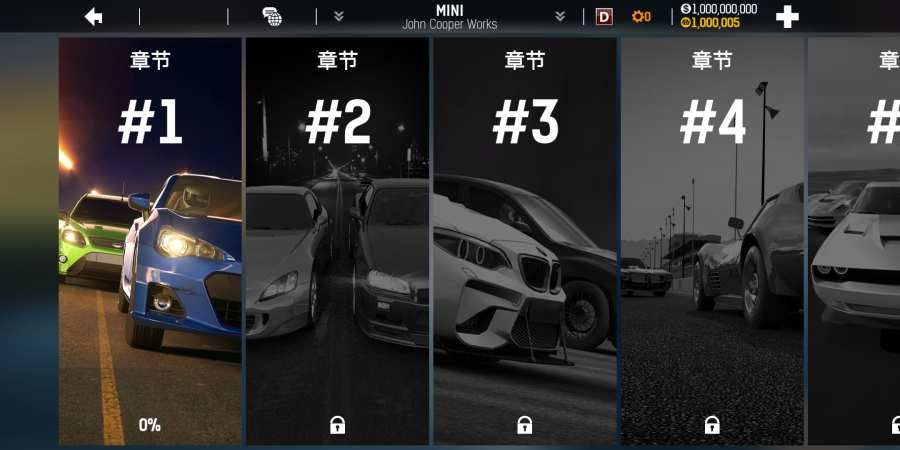Pick the locked Chapter #3 tile

[x=525, y=240]
